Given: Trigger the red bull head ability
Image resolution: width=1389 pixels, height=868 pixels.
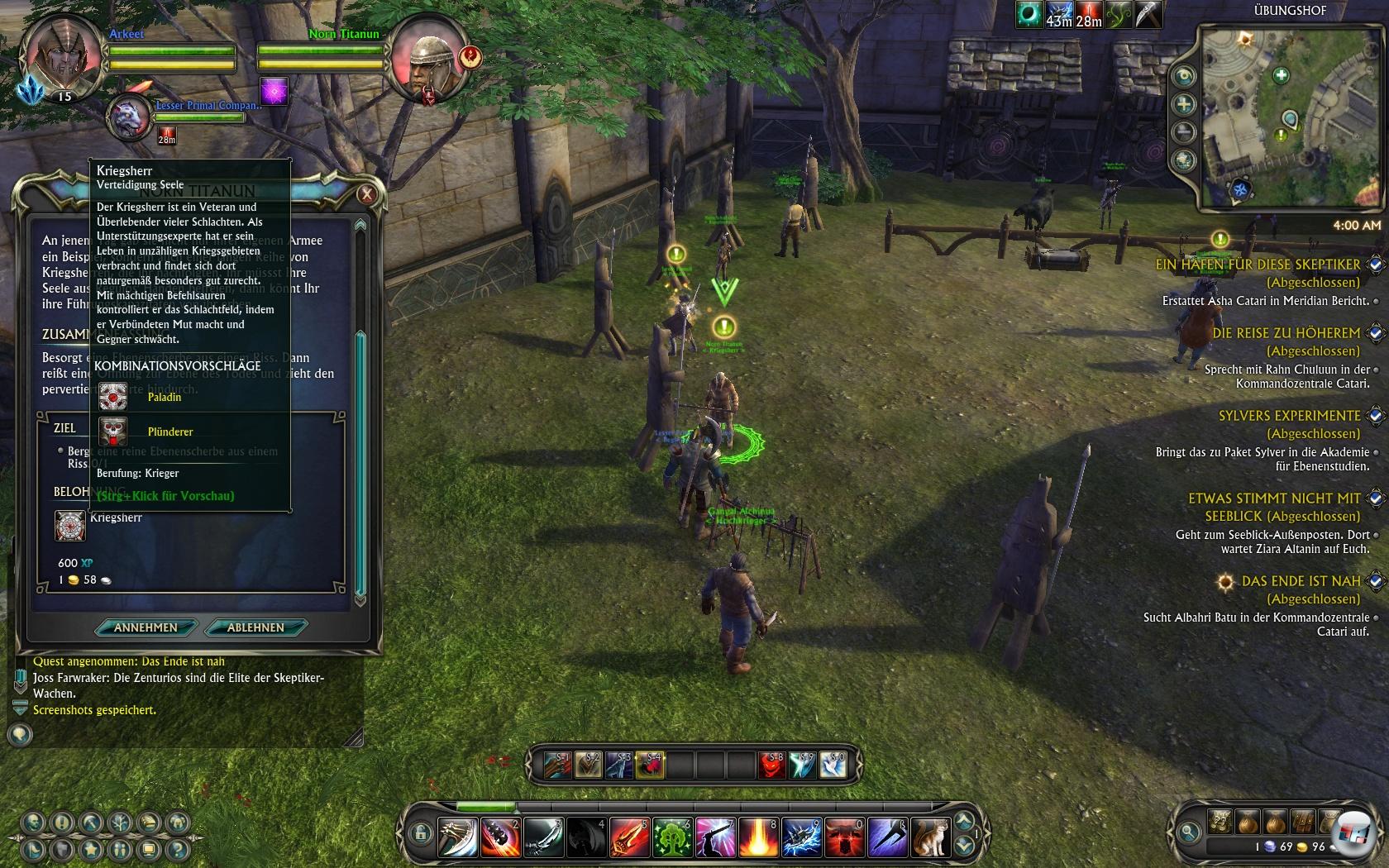Looking at the screenshot, I should [x=844, y=838].
